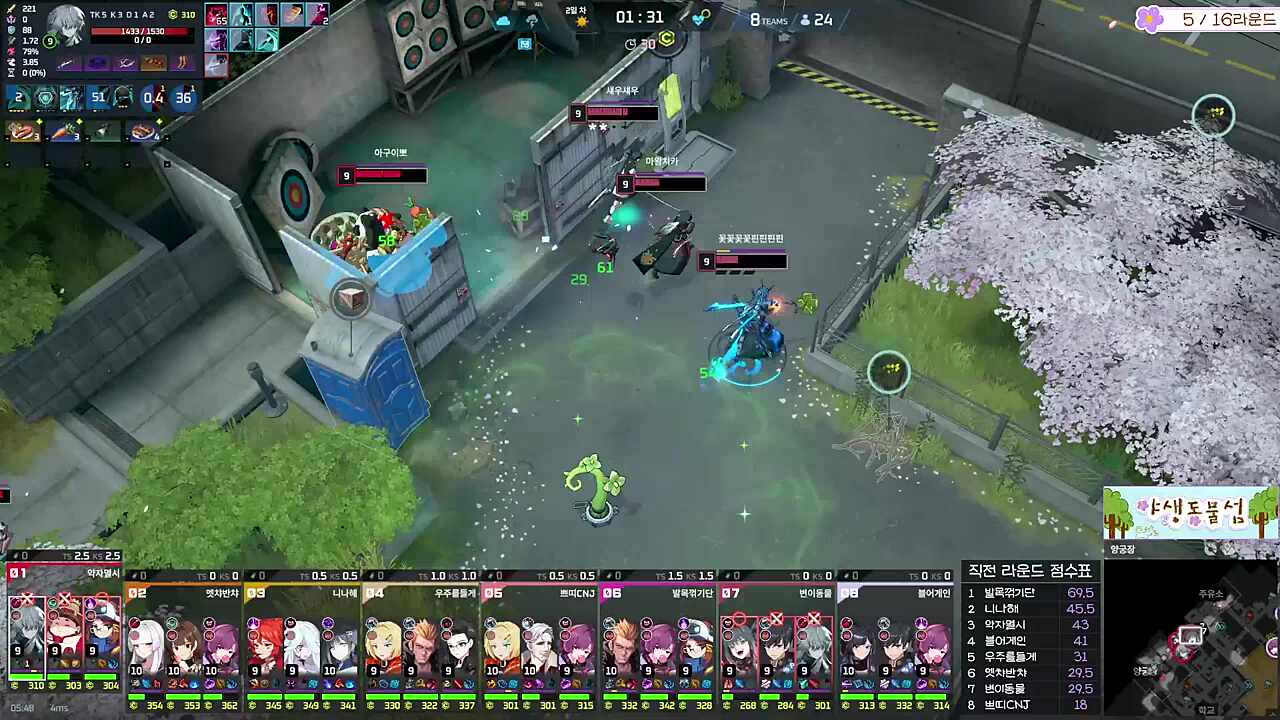Click the 야생동물섬 stream banner
The image size is (1280, 720).
click(x=1190, y=514)
